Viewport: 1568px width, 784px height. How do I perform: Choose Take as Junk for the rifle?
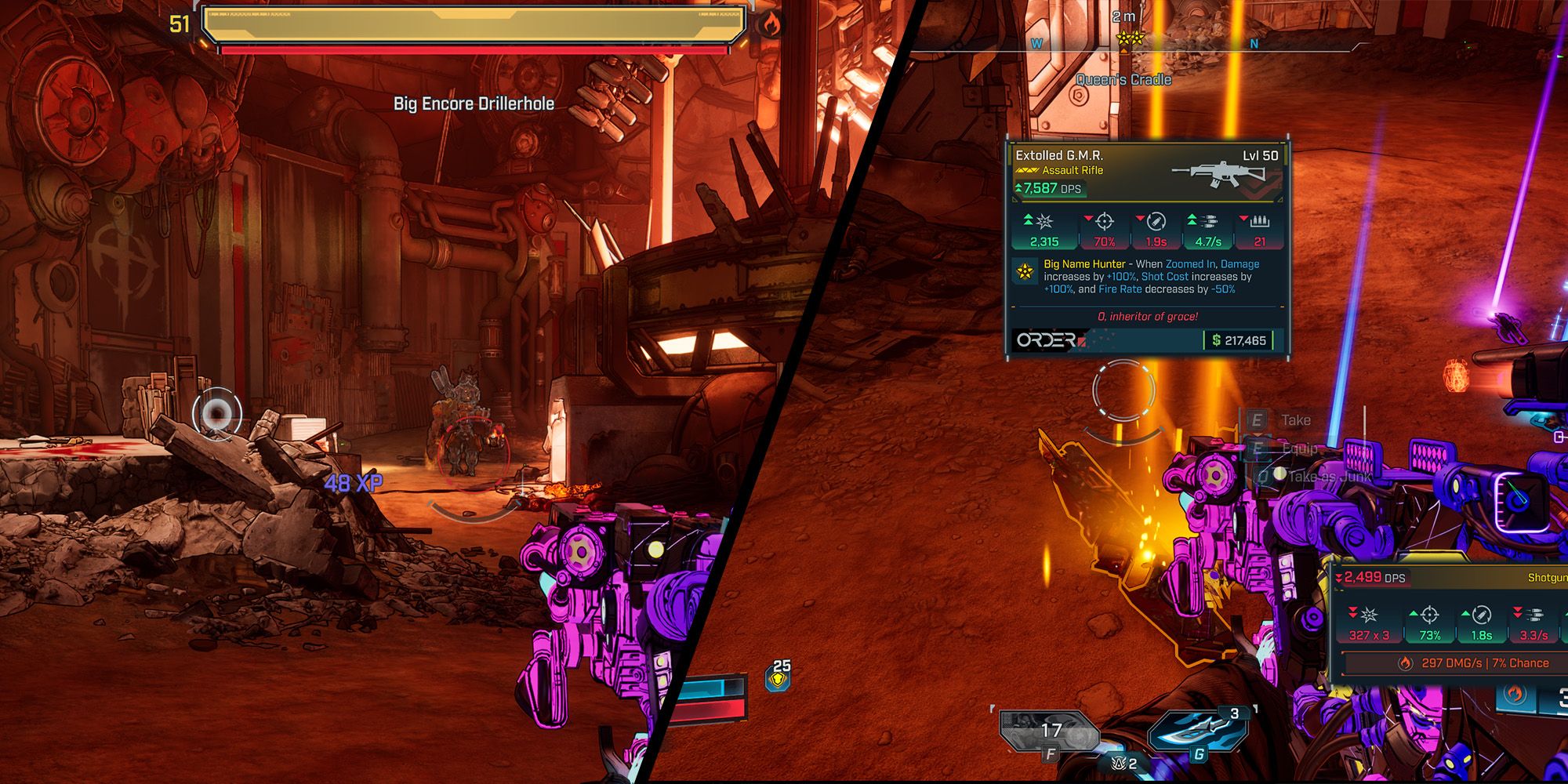tap(1329, 476)
